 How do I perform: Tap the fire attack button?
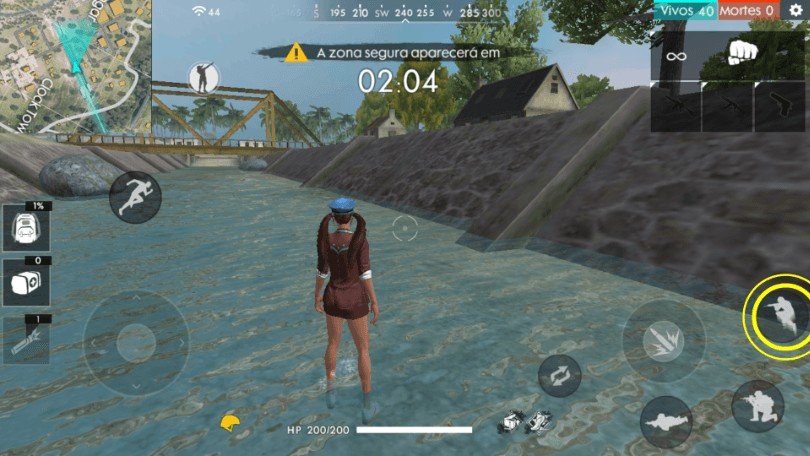pos(663,342)
